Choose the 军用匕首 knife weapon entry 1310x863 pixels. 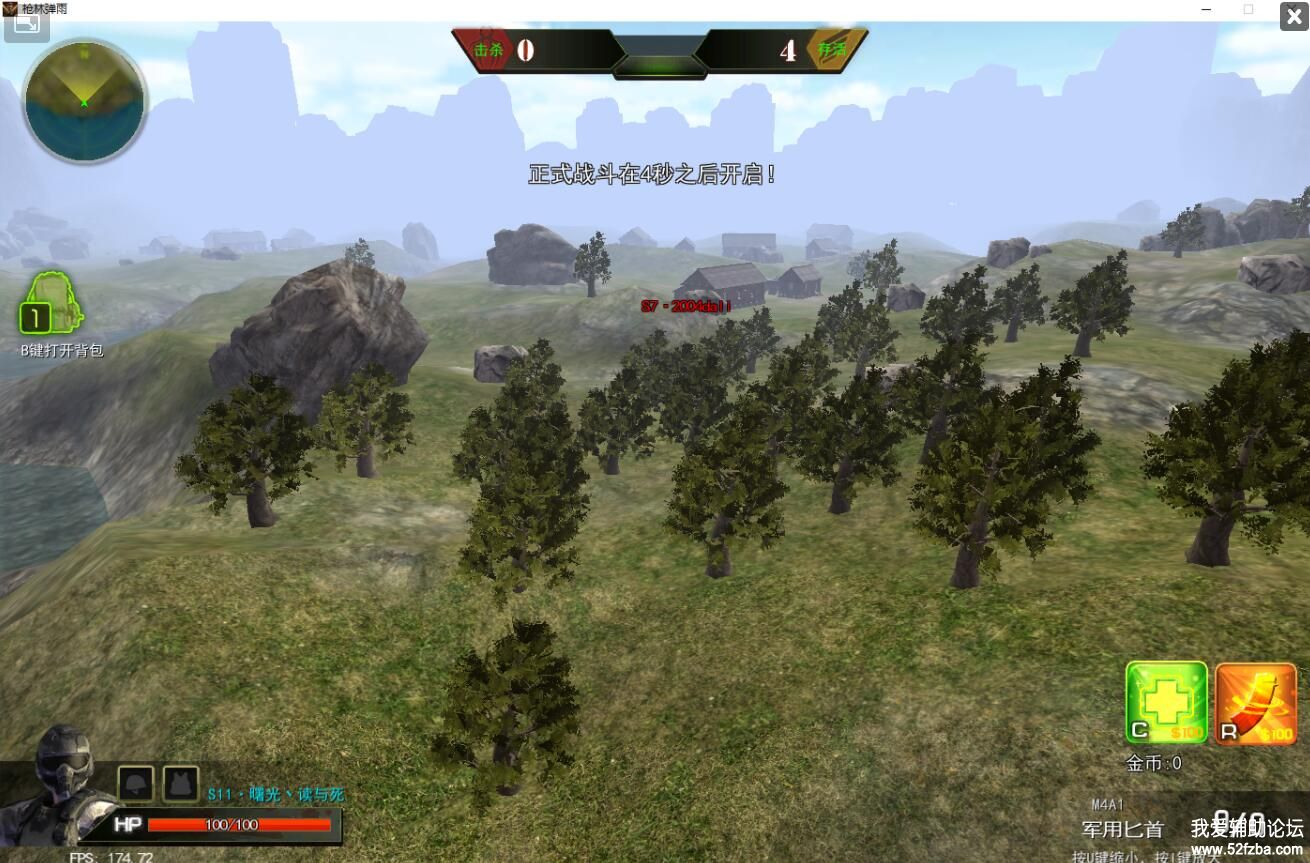coord(1123,829)
